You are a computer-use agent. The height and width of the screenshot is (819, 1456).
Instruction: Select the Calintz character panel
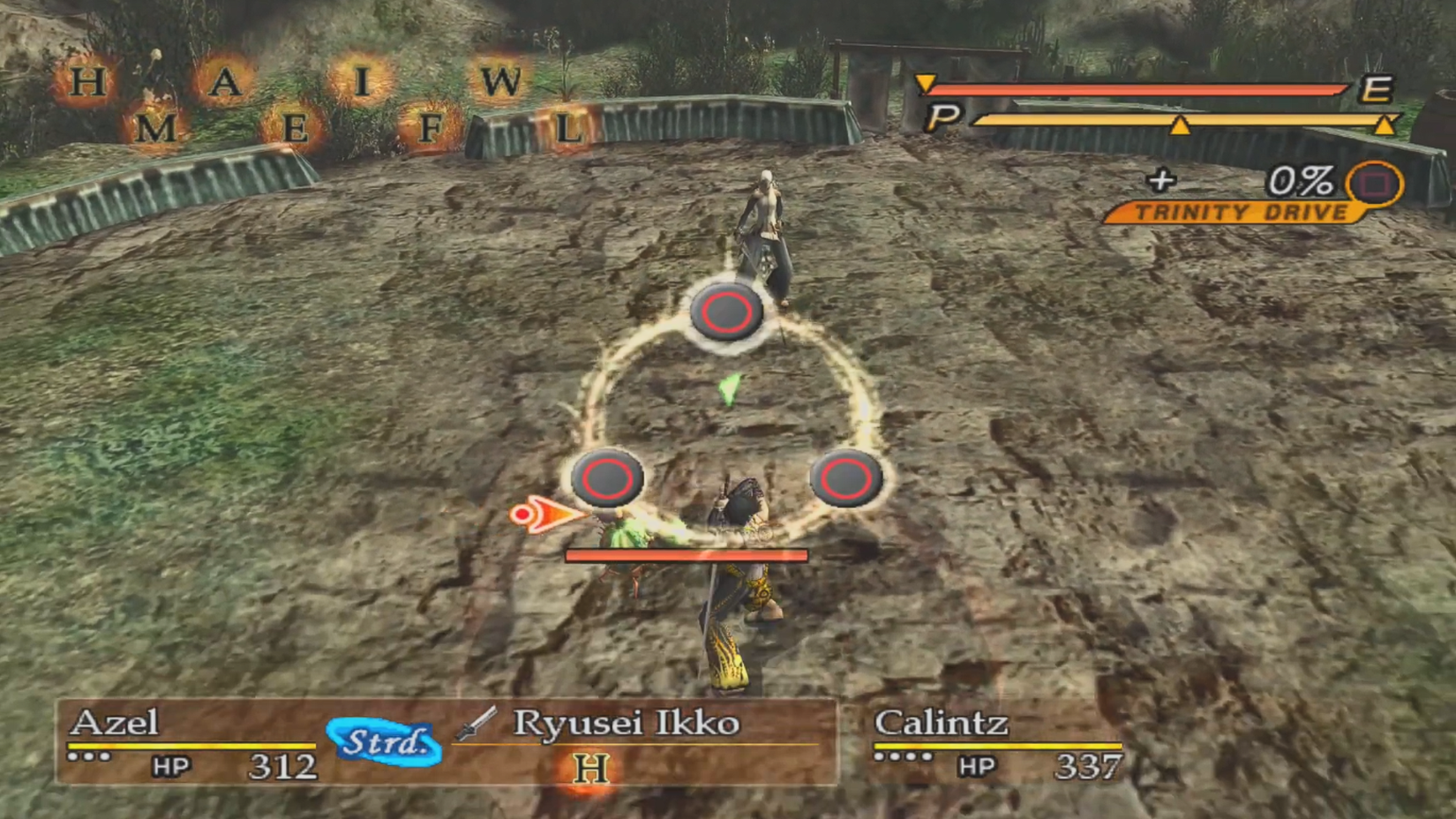(x=988, y=746)
